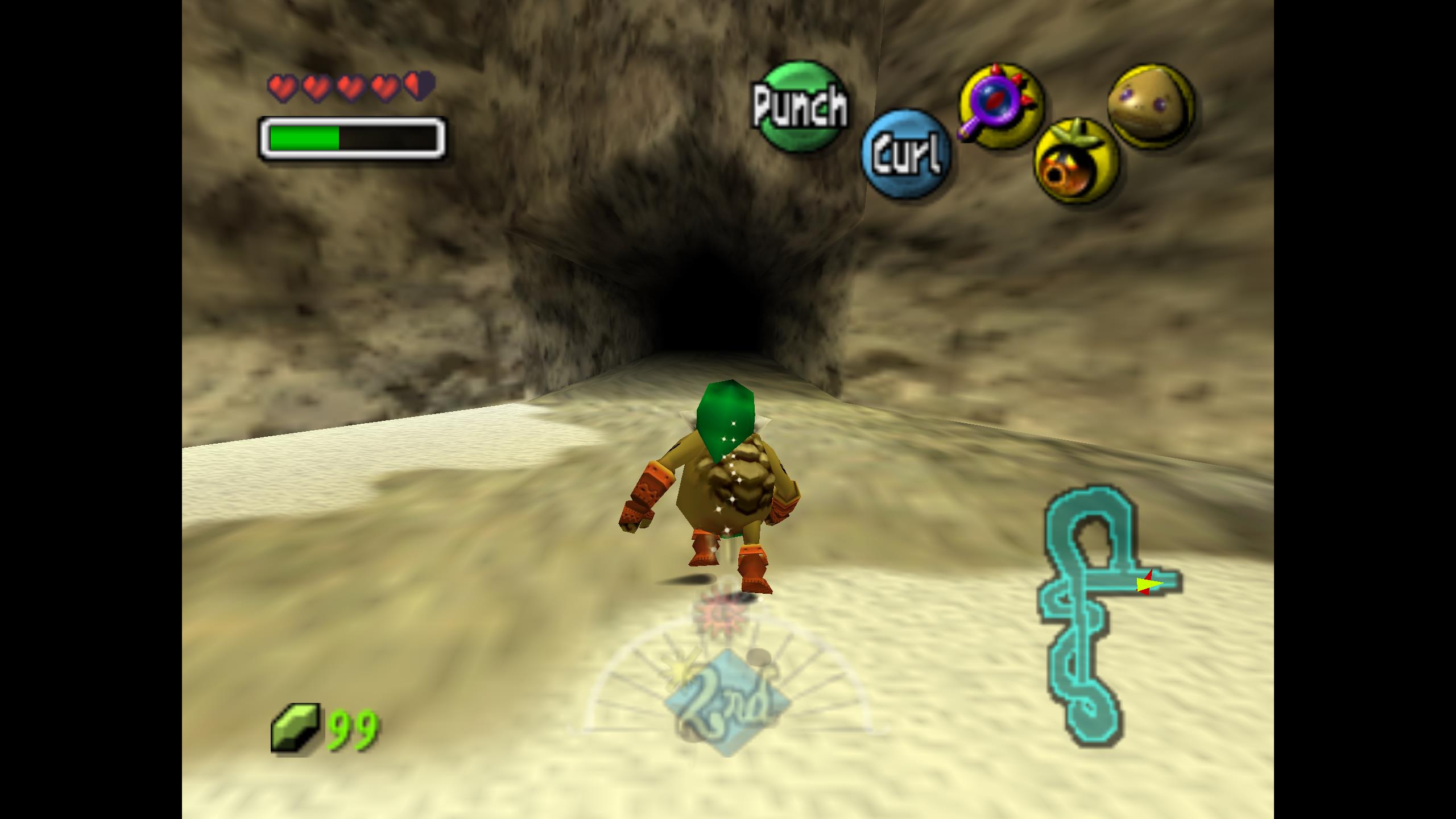Screen dimensions: 1456x819
Task: Click the blue Curl action button
Action: pyautogui.click(x=905, y=154)
